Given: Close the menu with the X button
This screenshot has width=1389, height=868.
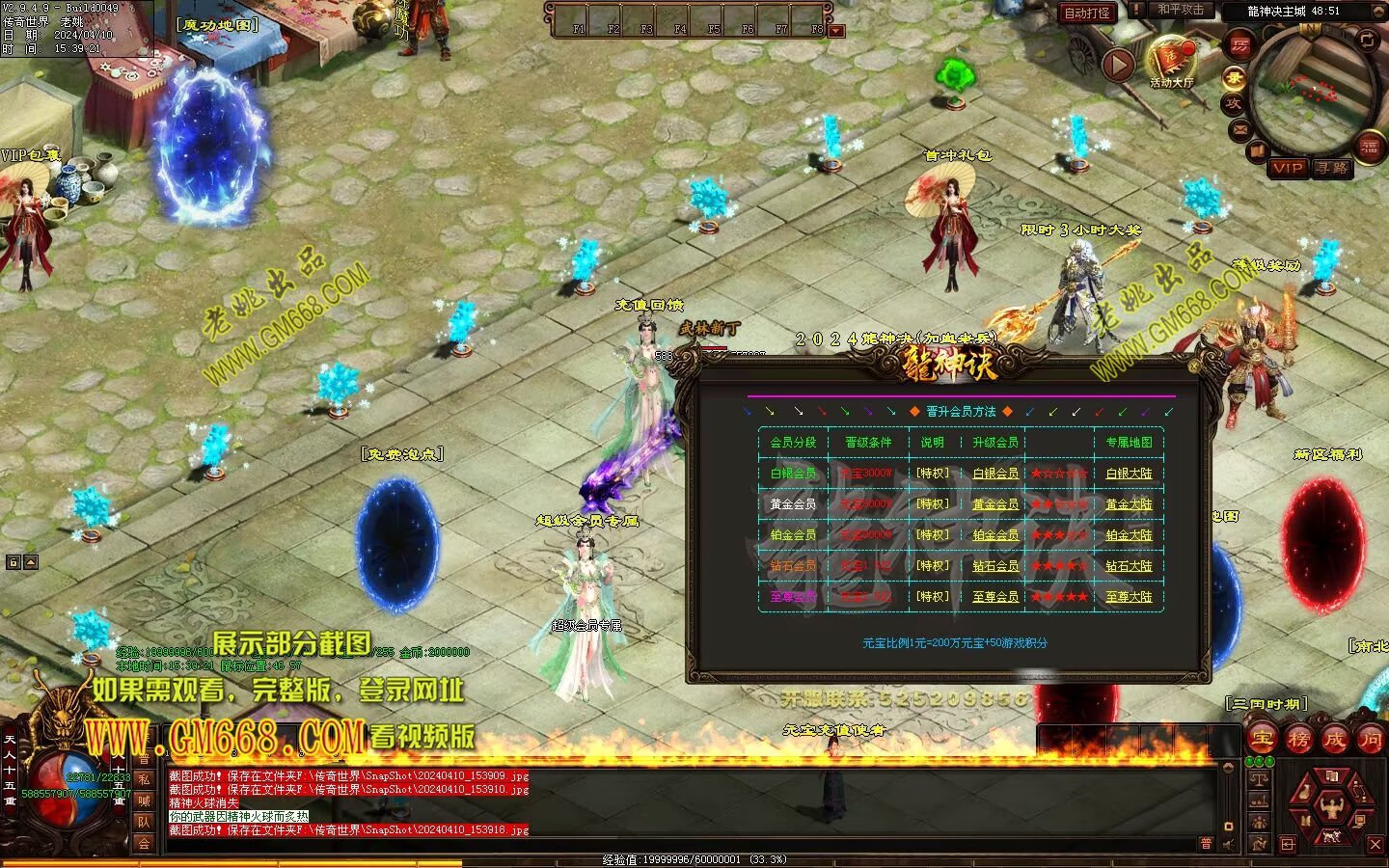Looking at the screenshot, I should pyautogui.click(x=1375, y=845).
